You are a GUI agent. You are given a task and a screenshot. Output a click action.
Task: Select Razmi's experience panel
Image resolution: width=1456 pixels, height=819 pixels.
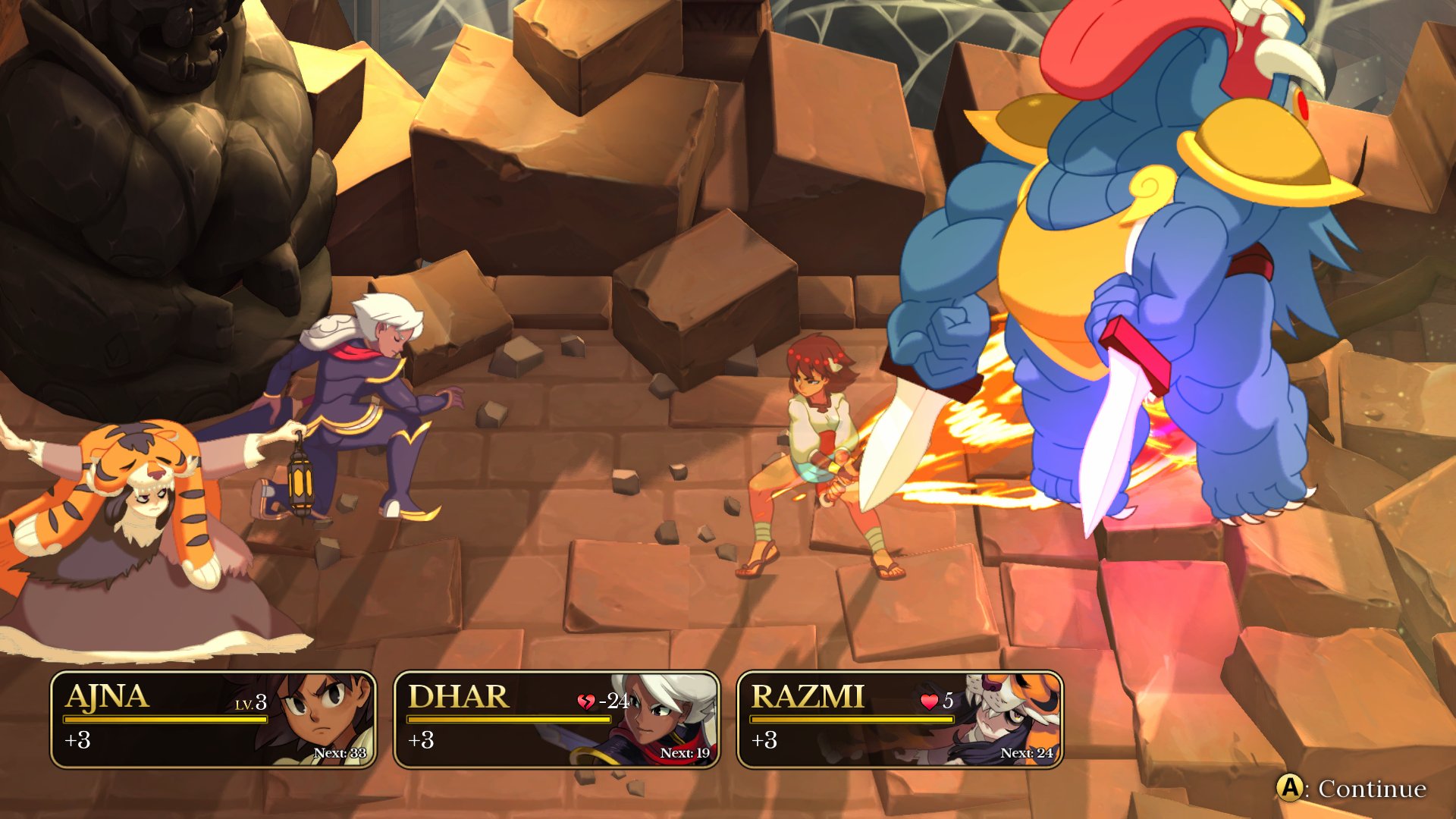(x=899, y=720)
